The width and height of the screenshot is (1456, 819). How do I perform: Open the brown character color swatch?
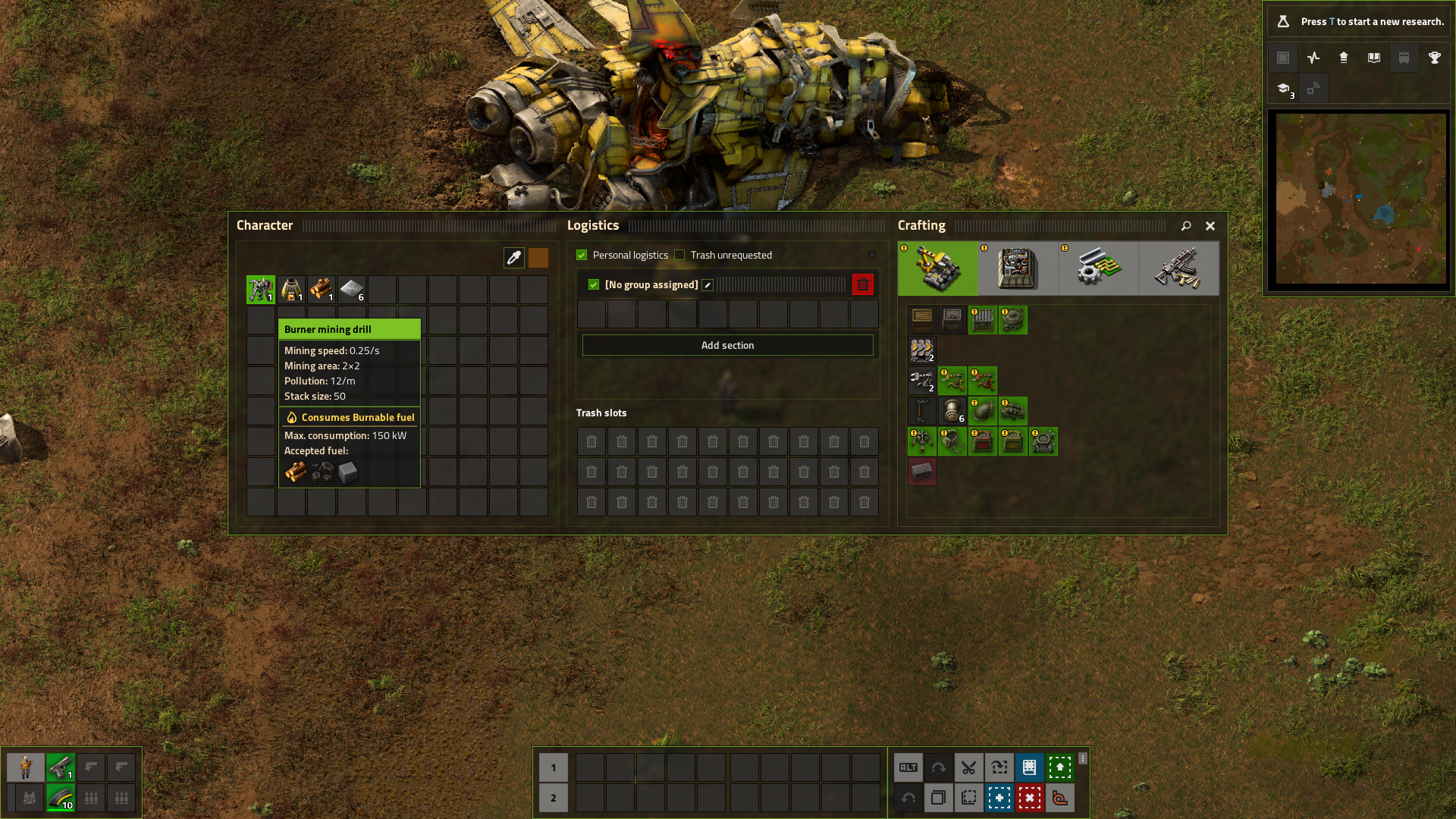538,258
